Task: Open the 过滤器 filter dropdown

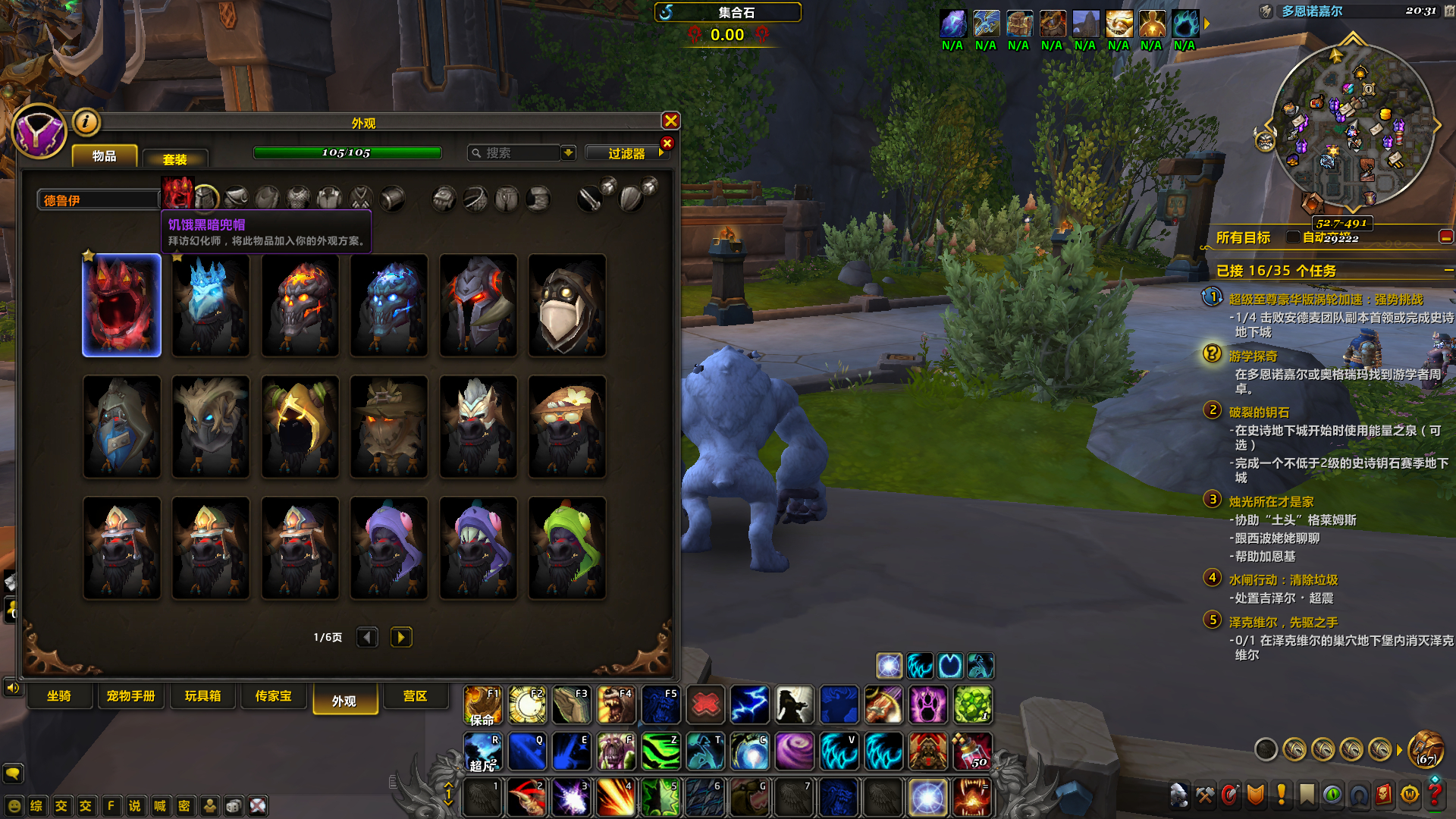Action: [627, 153]
